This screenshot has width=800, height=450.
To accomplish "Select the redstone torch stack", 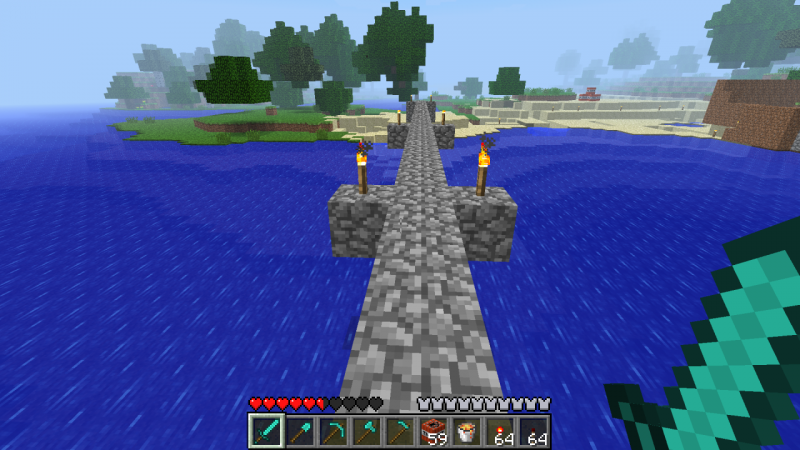I will pos(501,432).
